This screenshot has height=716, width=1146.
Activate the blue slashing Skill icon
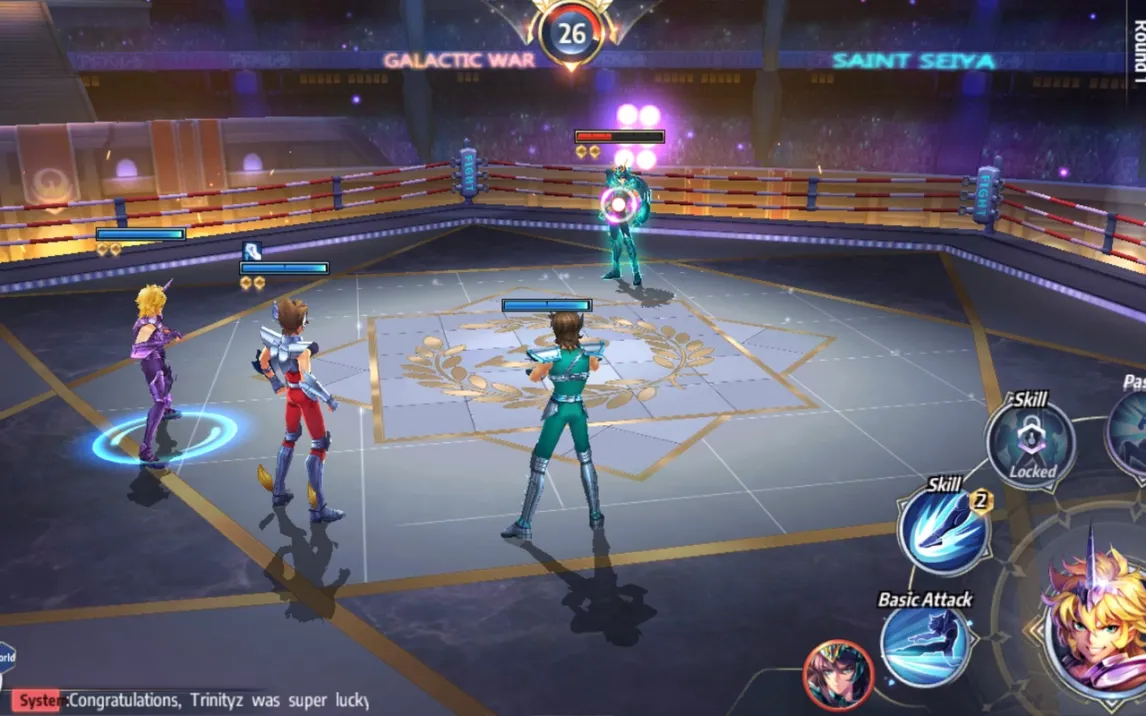coord(943,532)
